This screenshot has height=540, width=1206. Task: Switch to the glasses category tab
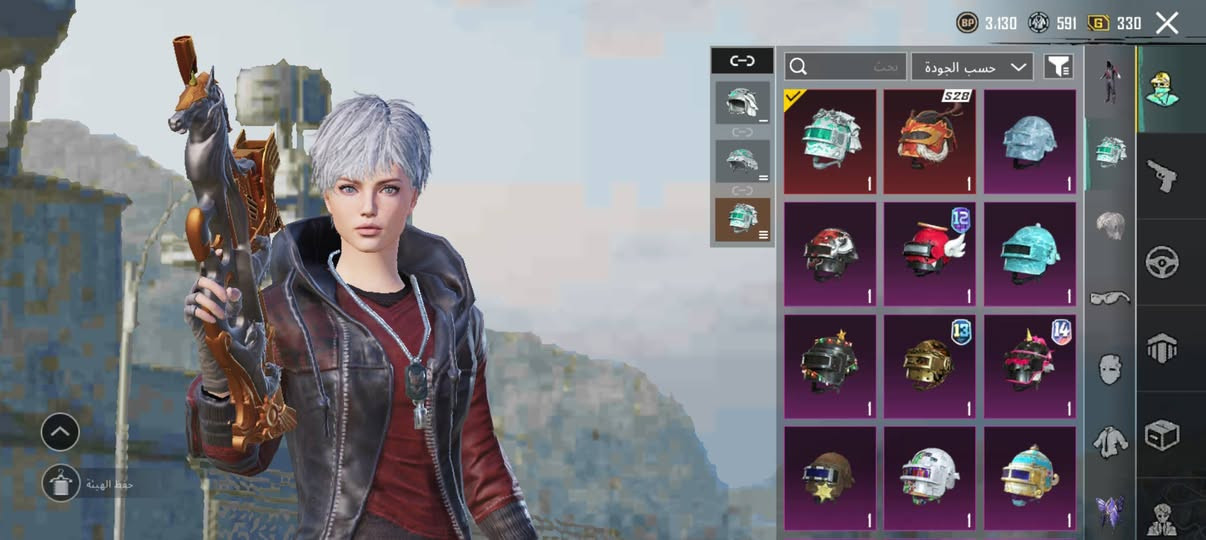pyautogui.click(x=1110, y=297)
